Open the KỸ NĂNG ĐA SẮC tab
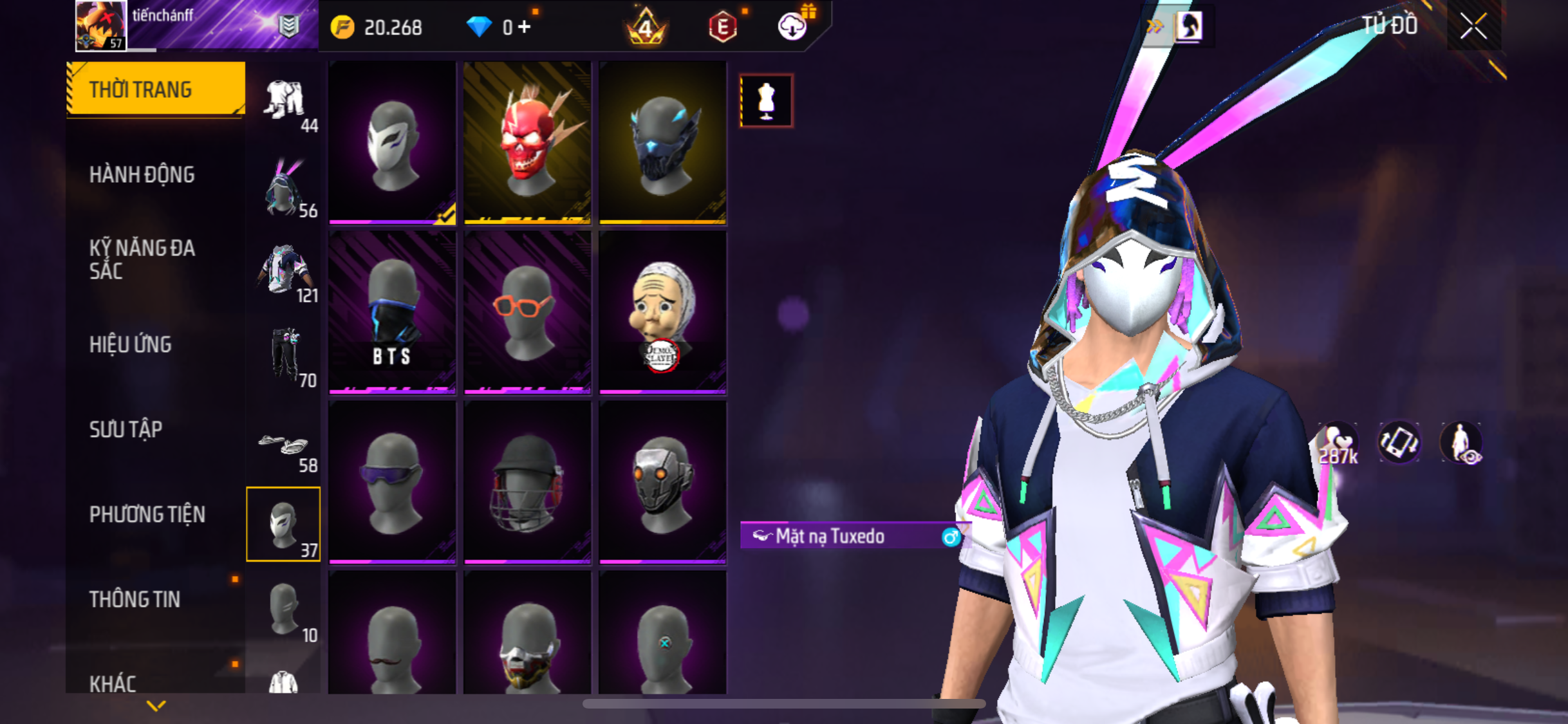1568x724 pixels. point(142,259)
